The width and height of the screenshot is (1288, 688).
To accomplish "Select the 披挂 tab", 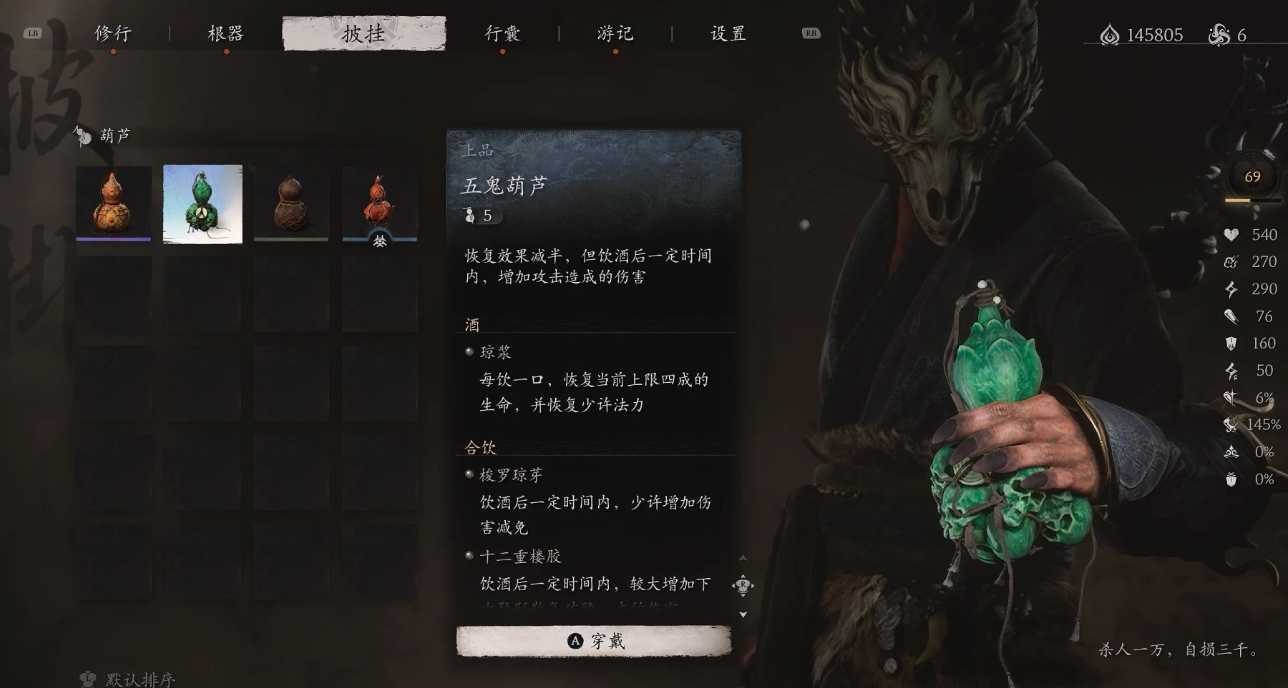I will click(364, 34).
